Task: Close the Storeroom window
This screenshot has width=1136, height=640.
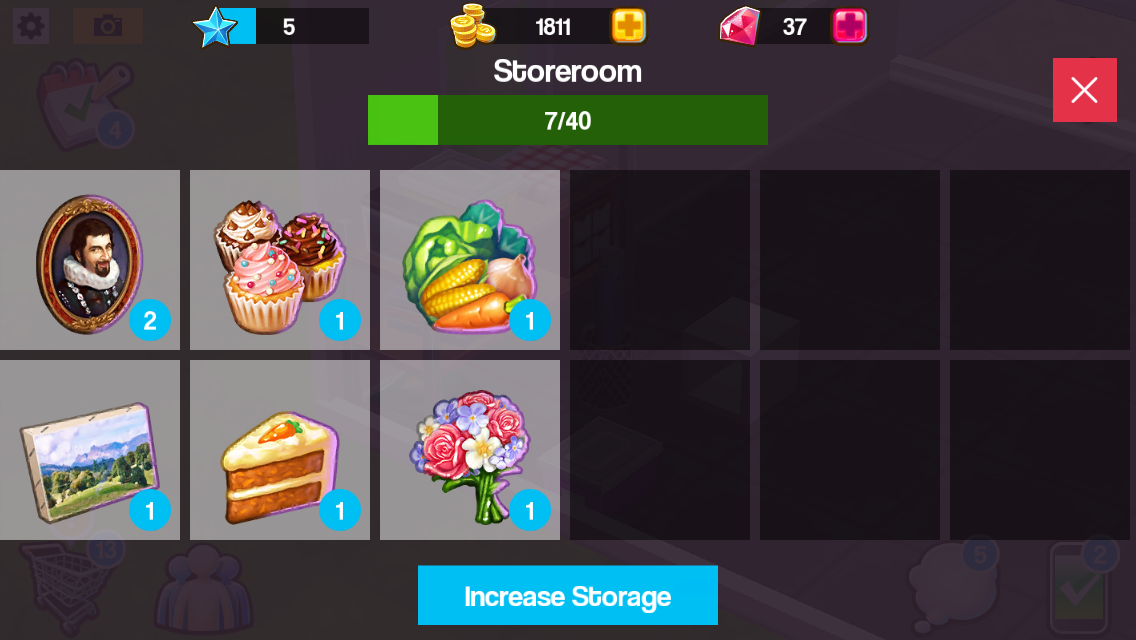Action: coord(1084,90)
